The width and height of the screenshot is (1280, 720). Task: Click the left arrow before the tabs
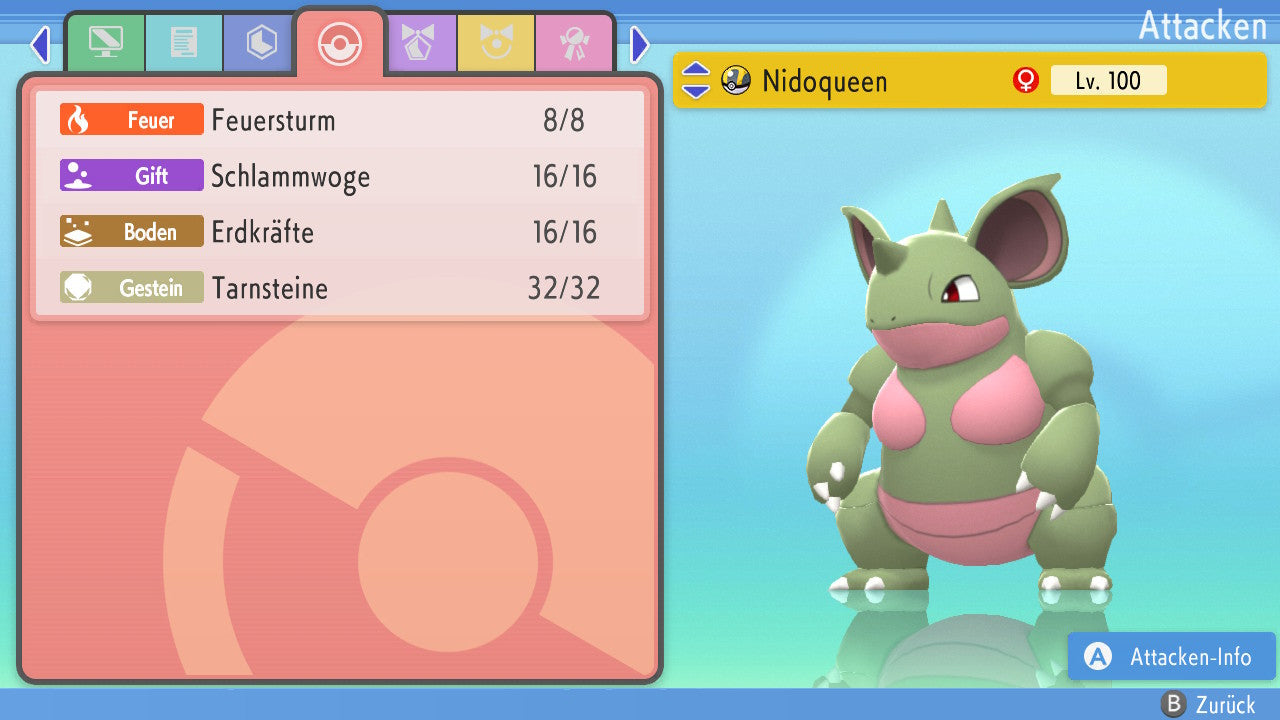click(40, 44)
